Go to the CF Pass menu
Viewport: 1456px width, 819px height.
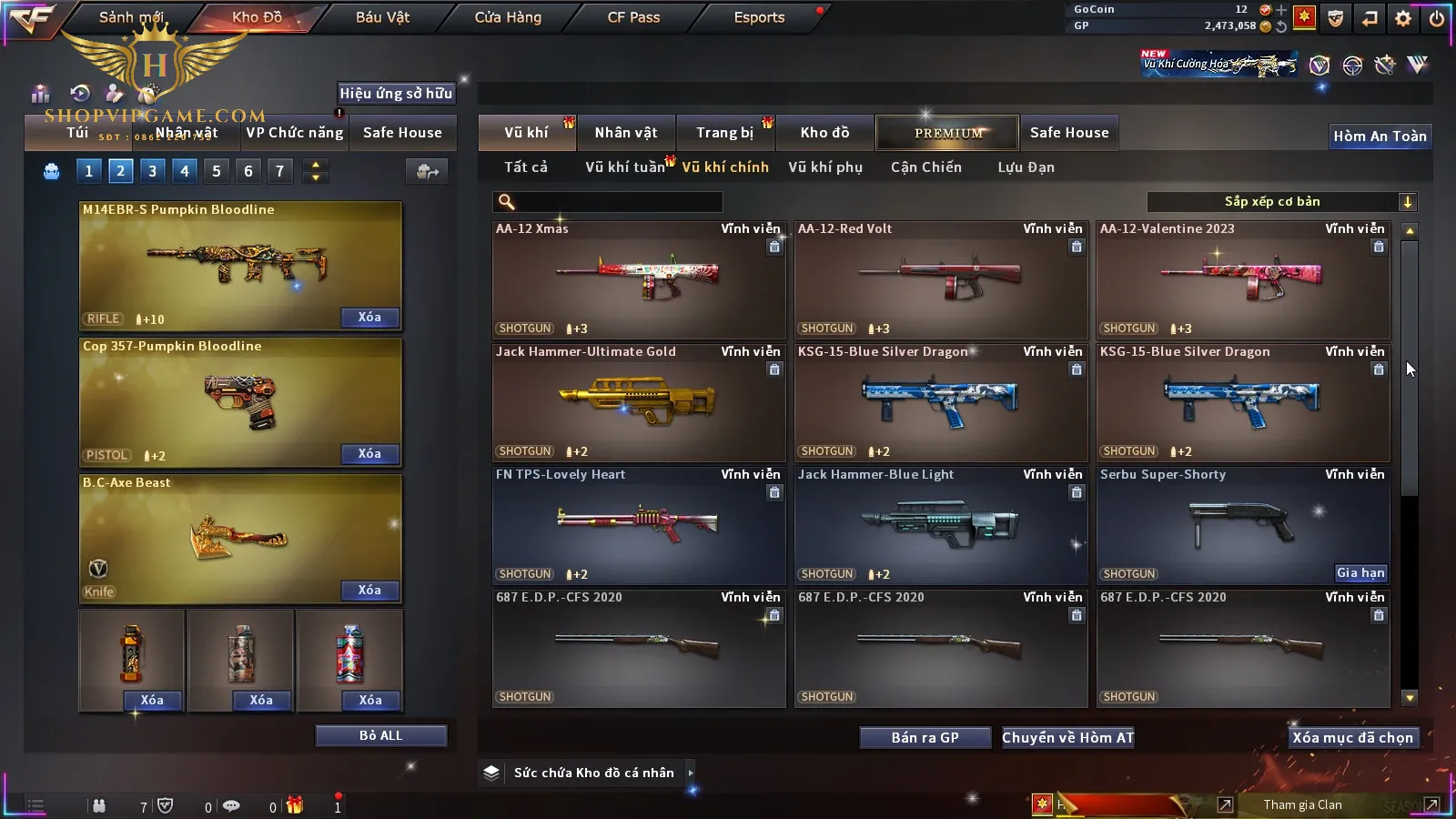click(633, 17)
